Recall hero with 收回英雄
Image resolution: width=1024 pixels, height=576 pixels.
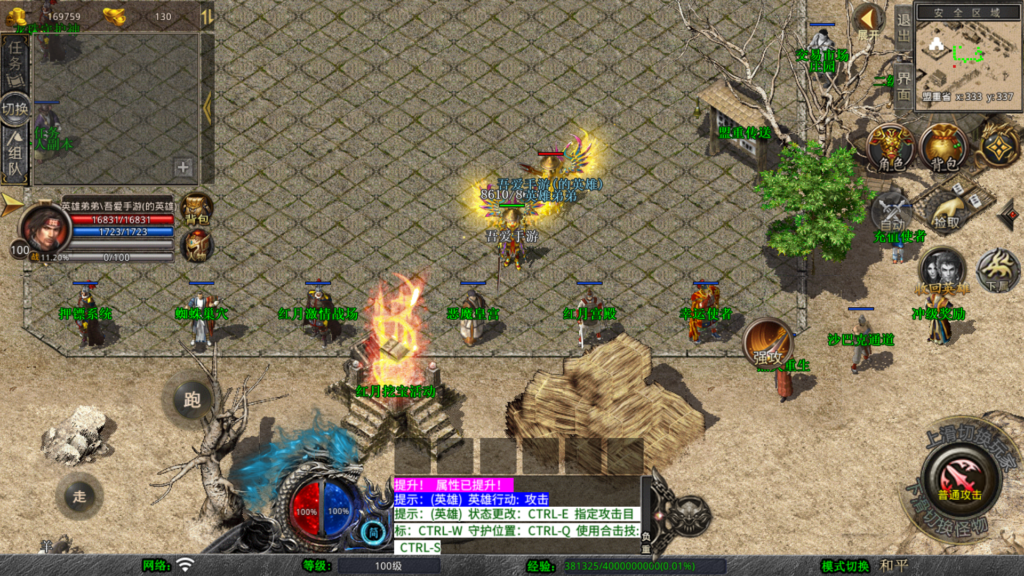(941, 270)
